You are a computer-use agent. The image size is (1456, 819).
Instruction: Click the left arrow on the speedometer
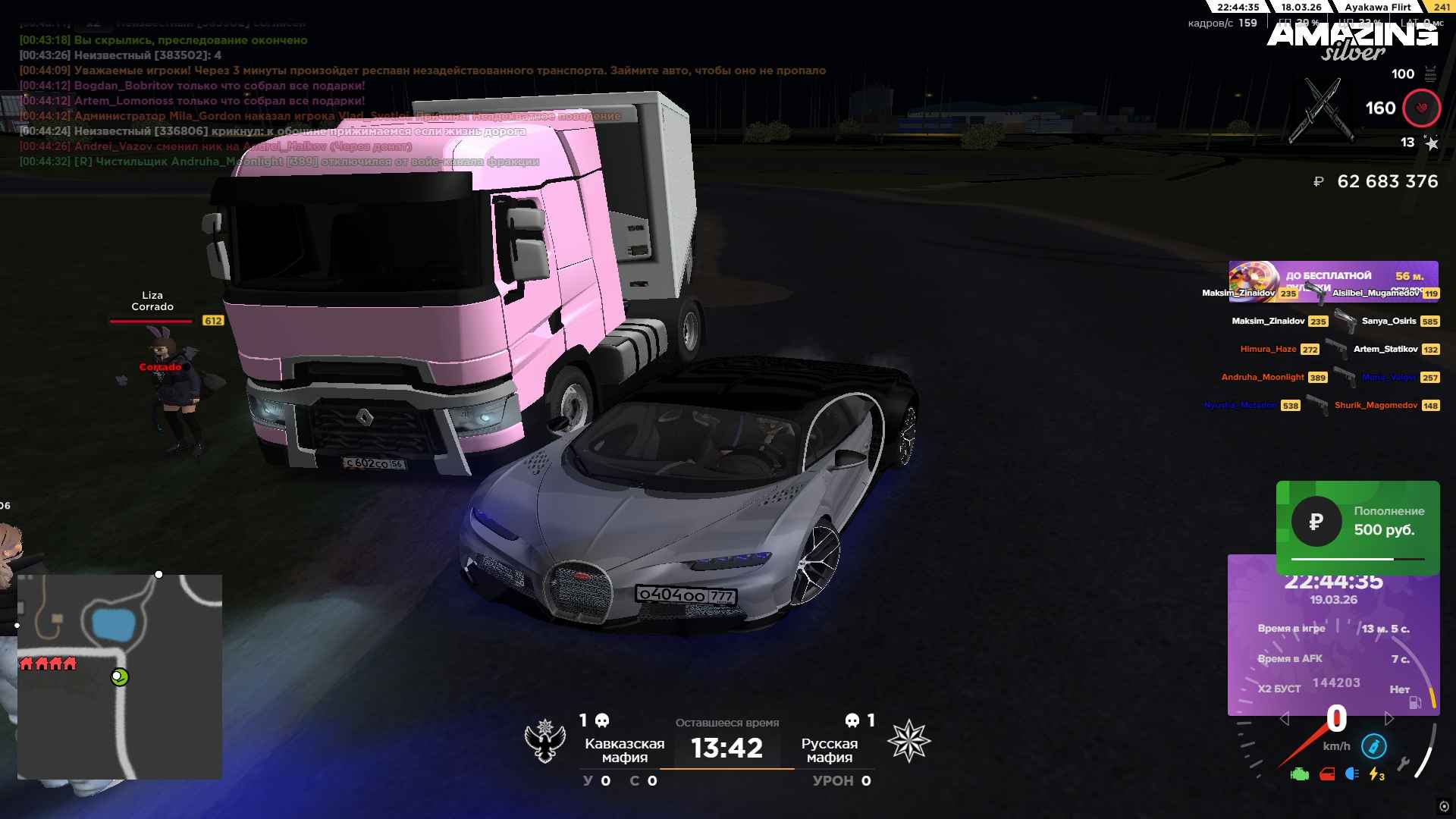1284,718
